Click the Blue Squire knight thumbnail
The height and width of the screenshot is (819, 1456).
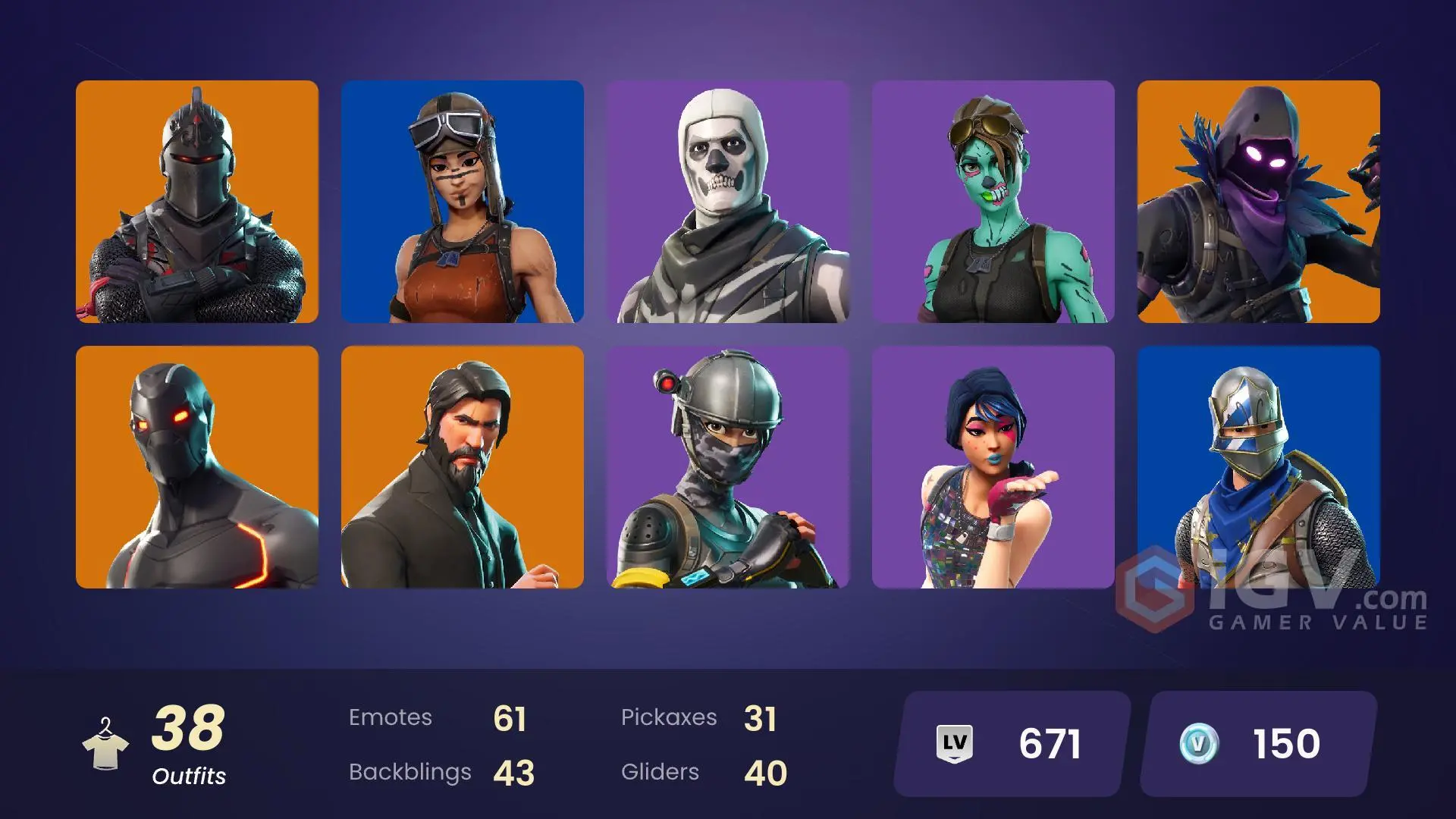pyautogui.click(x=1261, y=466)
